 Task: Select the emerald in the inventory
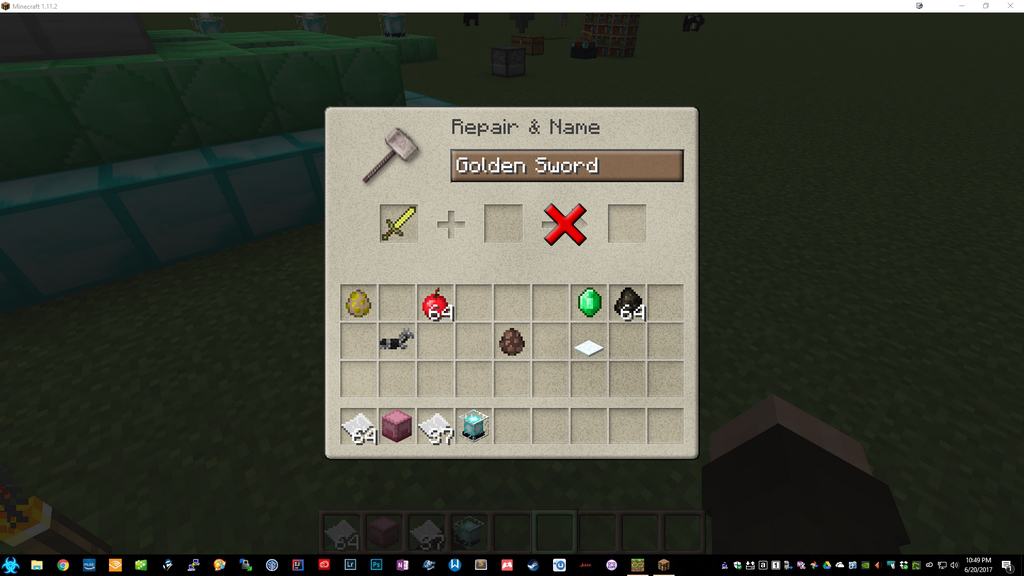click(590, 303)
